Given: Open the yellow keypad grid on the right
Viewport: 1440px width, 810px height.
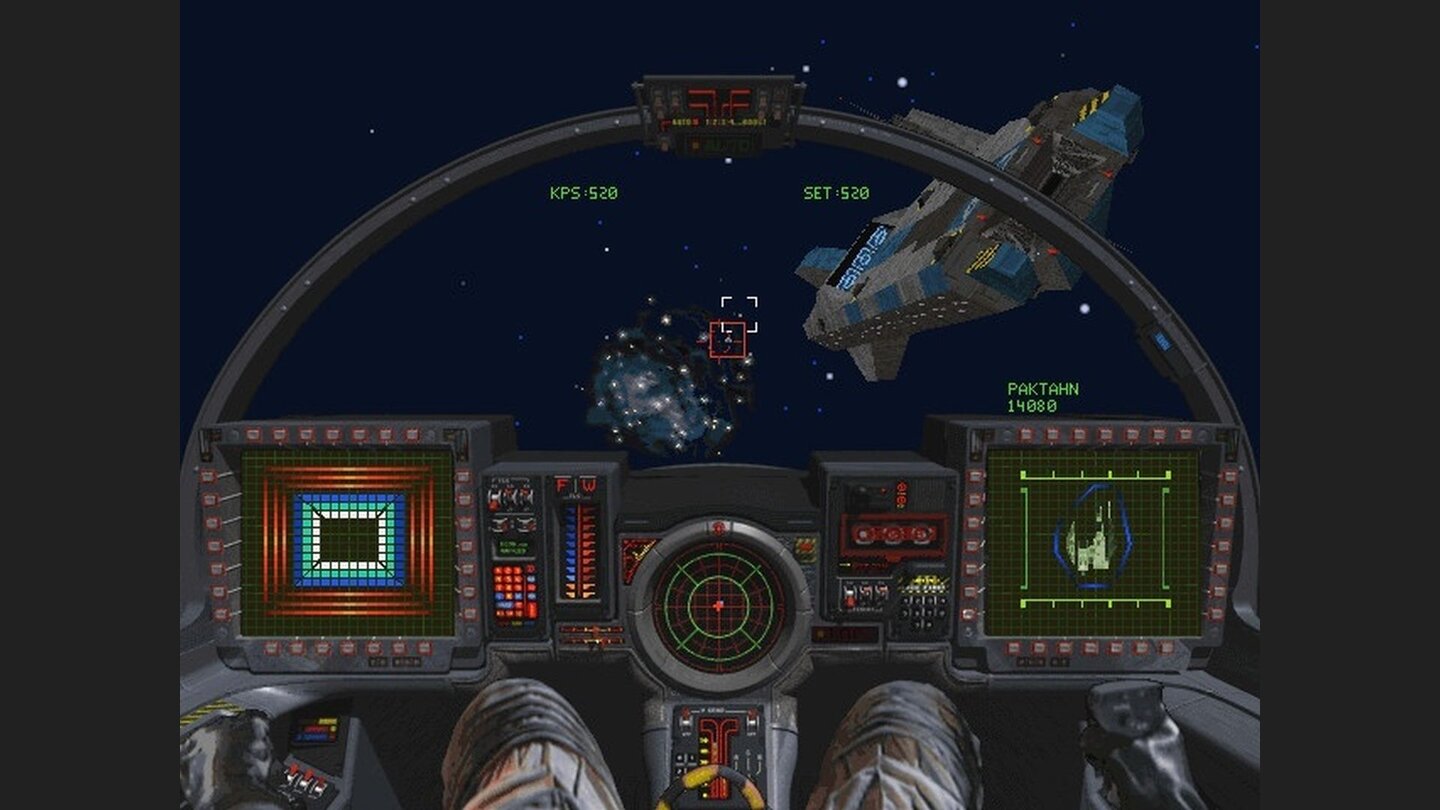Looking at the screenshot, I should (925, 588).
